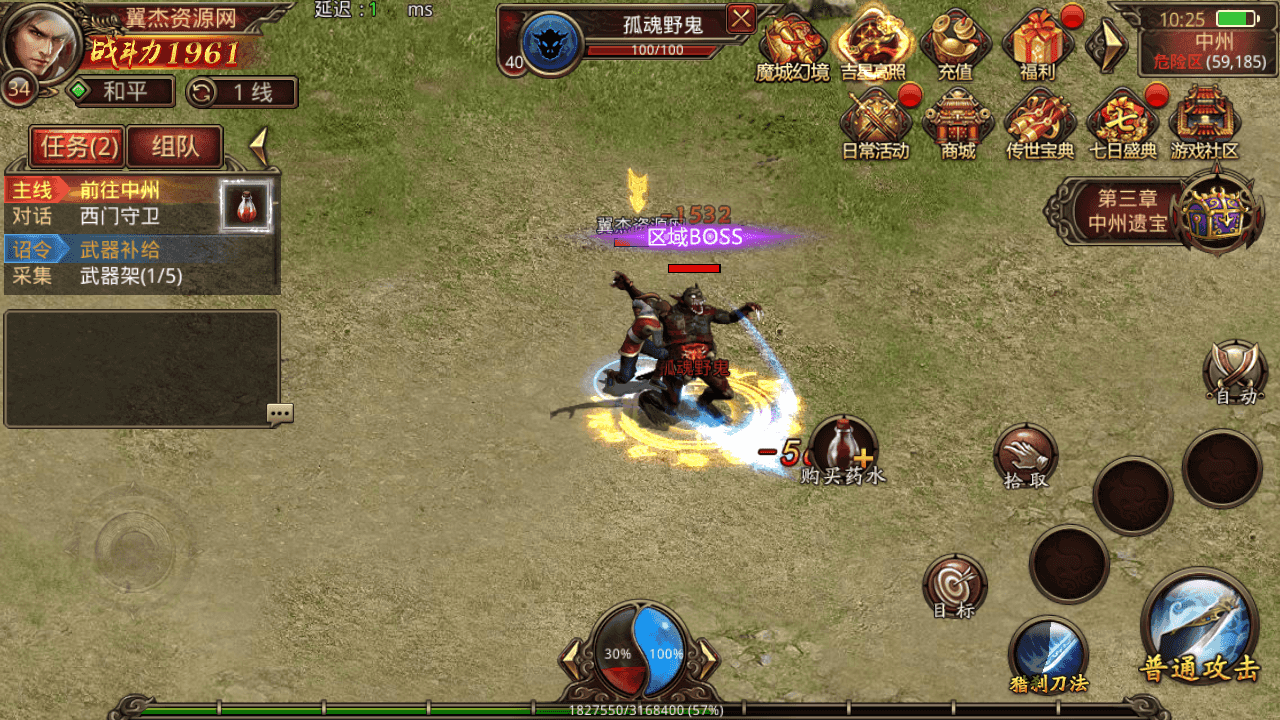Open the 七日盛典 event

pos(1121,123)
